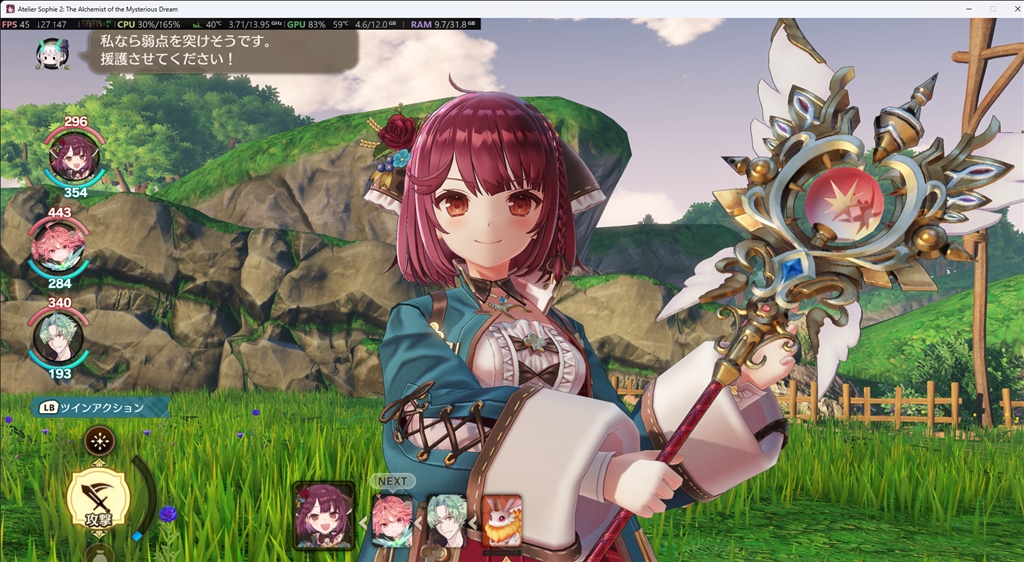Pick the item bag command below attack

(x=97, y=553)
